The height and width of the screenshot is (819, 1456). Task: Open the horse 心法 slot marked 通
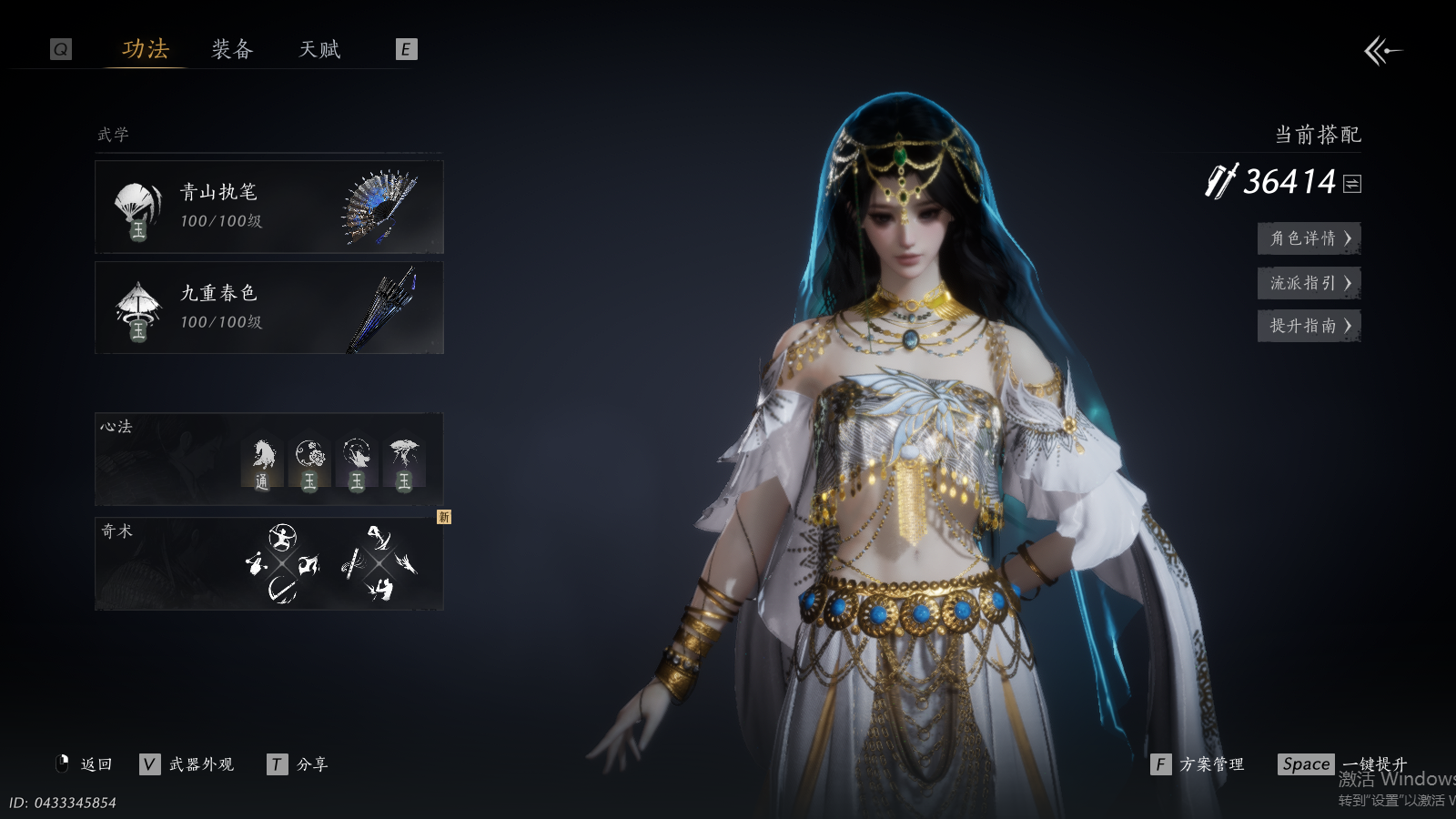pos(262,463)
